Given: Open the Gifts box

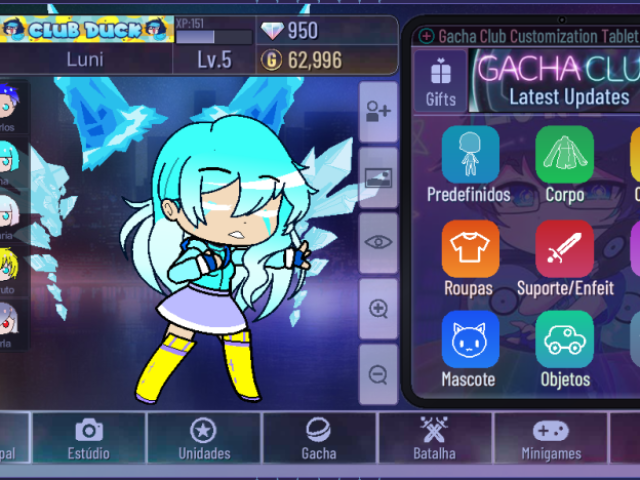Looking at the screenshot, I should [x=440, y=81].
